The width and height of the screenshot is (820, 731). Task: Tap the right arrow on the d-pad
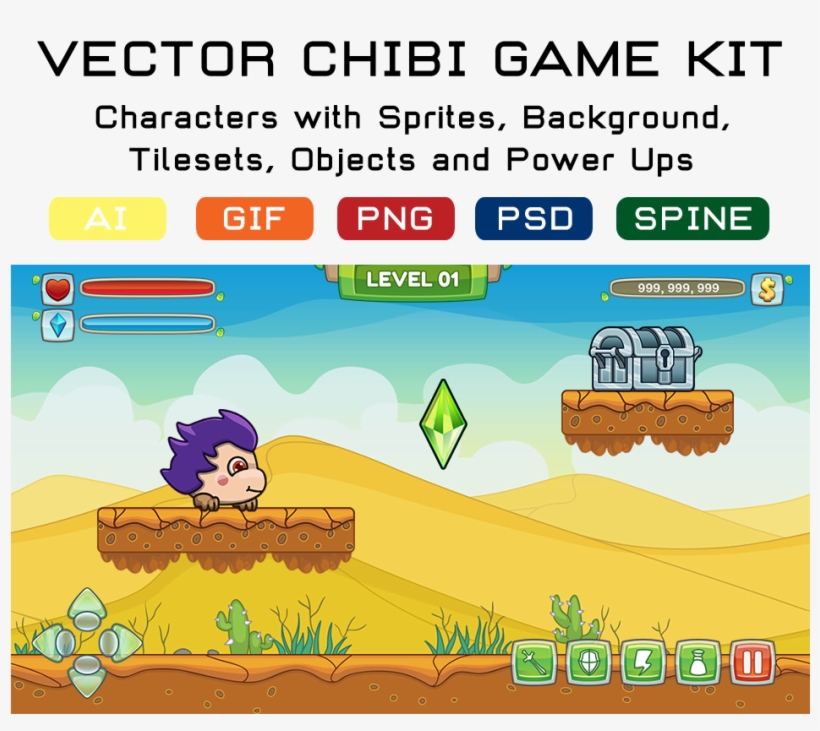click(x=122, y=642)
